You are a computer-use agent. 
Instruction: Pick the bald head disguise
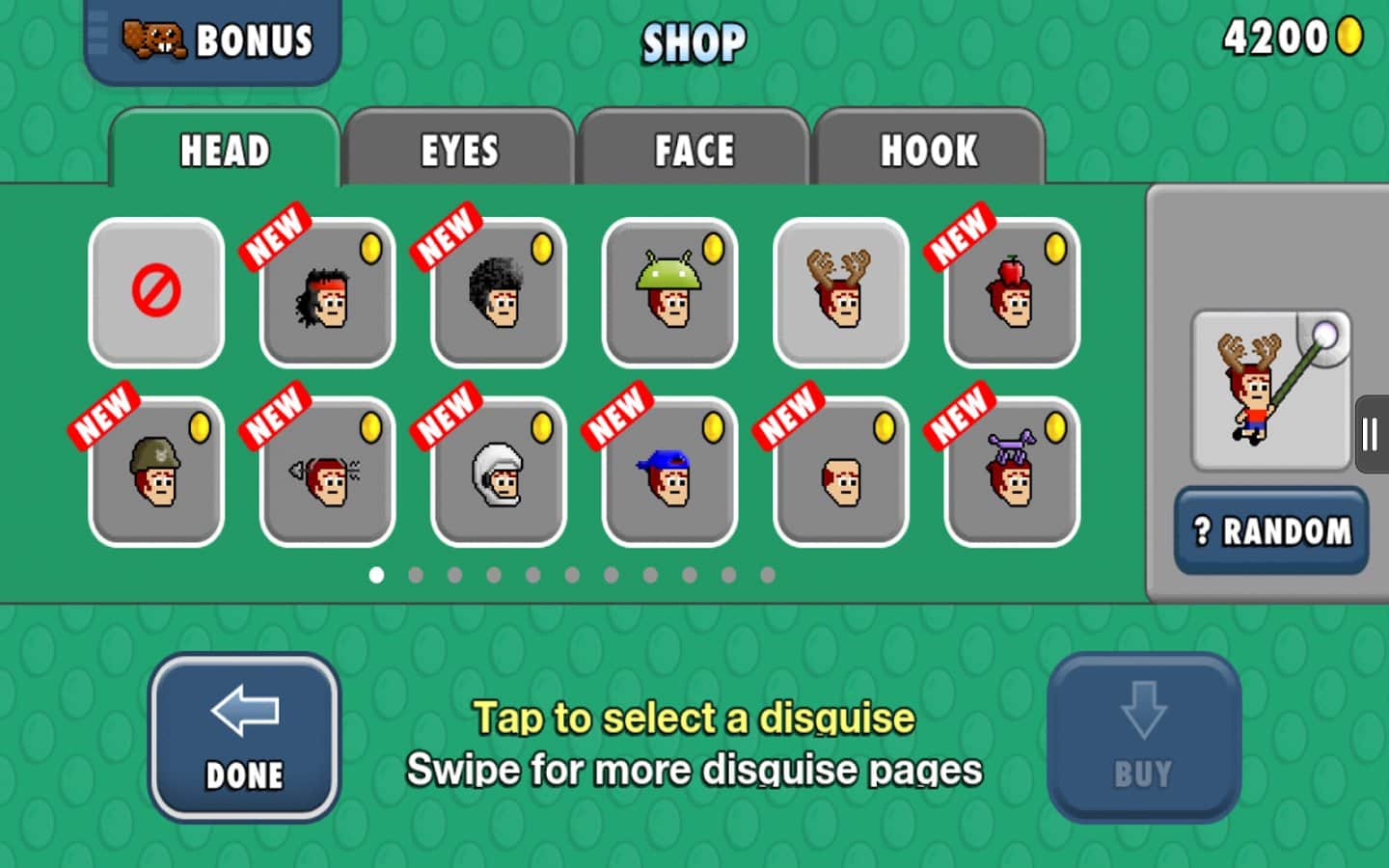pos(841,472)
